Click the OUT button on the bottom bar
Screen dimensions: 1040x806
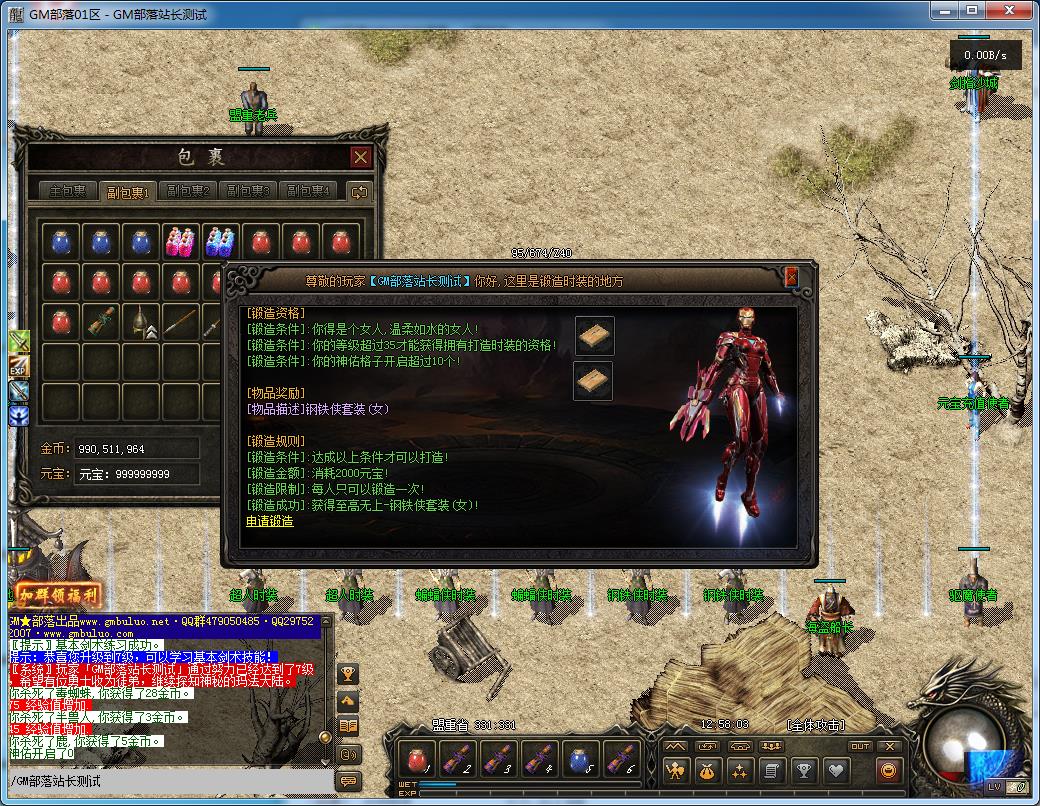(x=860, y=746)
